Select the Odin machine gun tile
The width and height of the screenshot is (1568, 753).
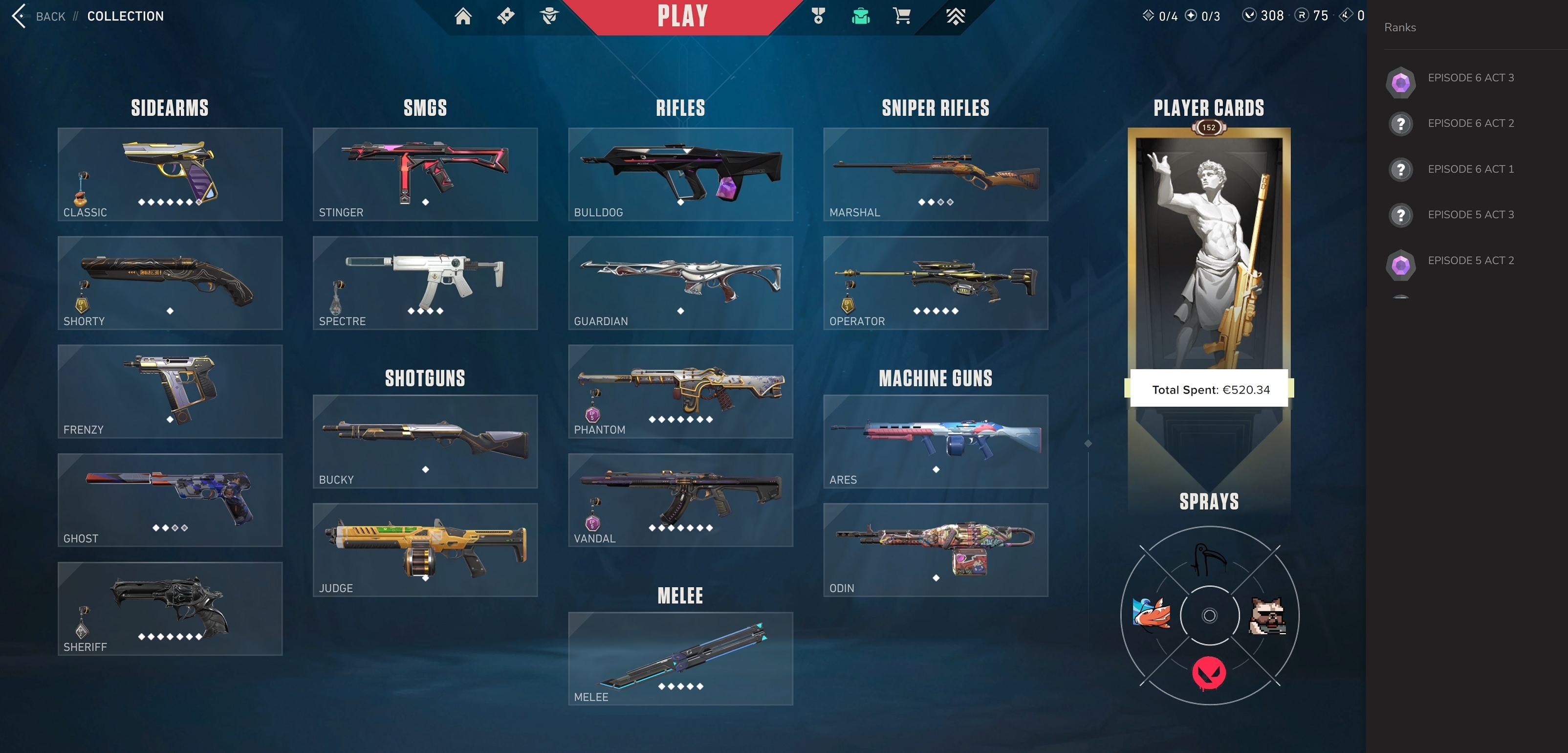[x=936, y=550]
